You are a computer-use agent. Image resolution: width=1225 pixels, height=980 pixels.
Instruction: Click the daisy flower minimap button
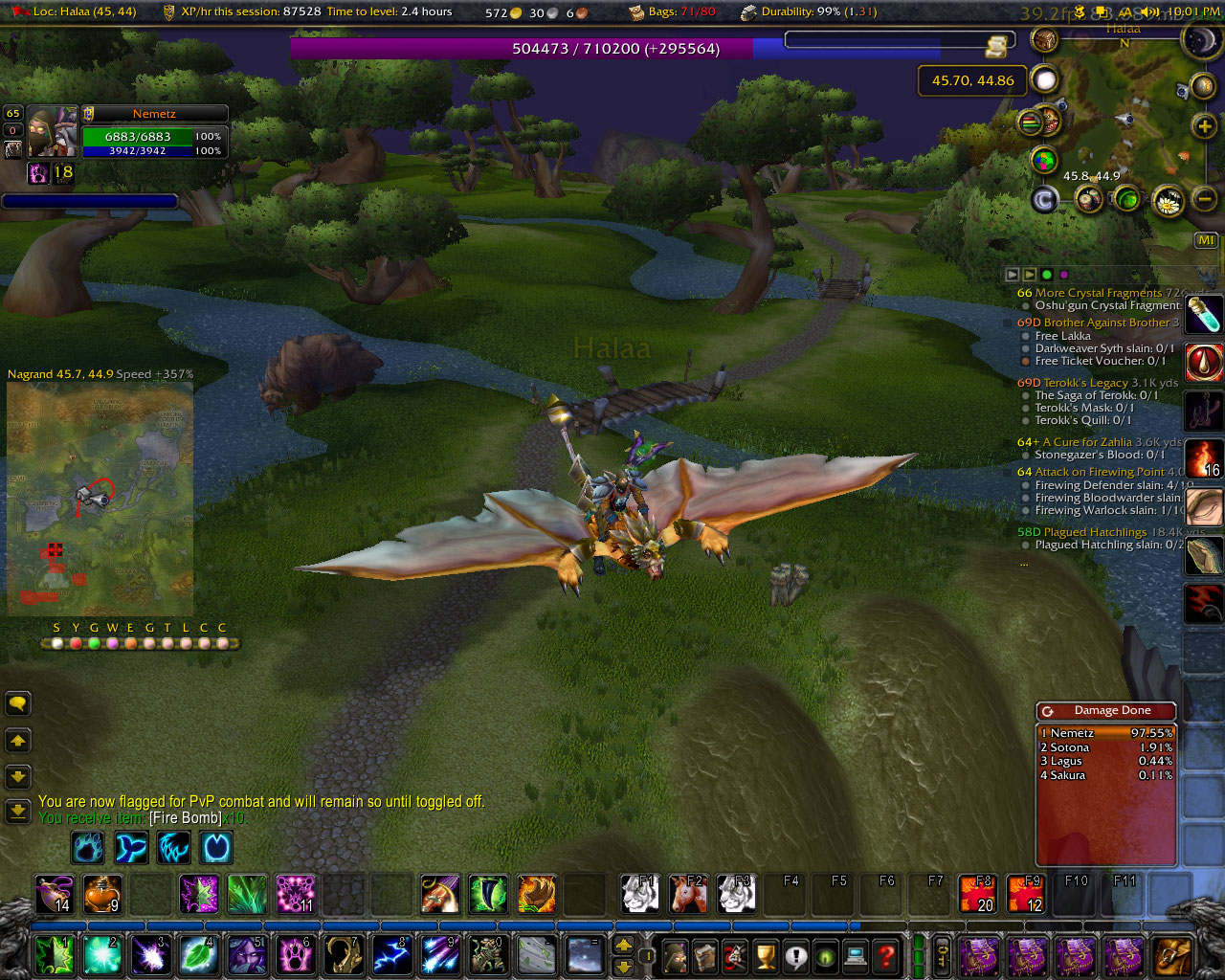(1168, 200)
